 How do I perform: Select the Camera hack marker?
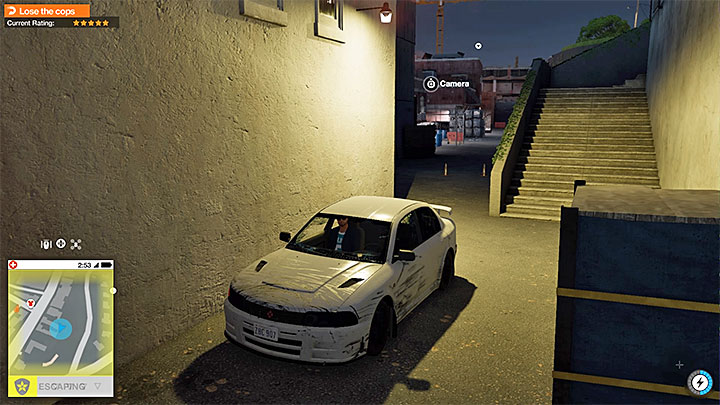pyautogui.click(x=430, y=84)
